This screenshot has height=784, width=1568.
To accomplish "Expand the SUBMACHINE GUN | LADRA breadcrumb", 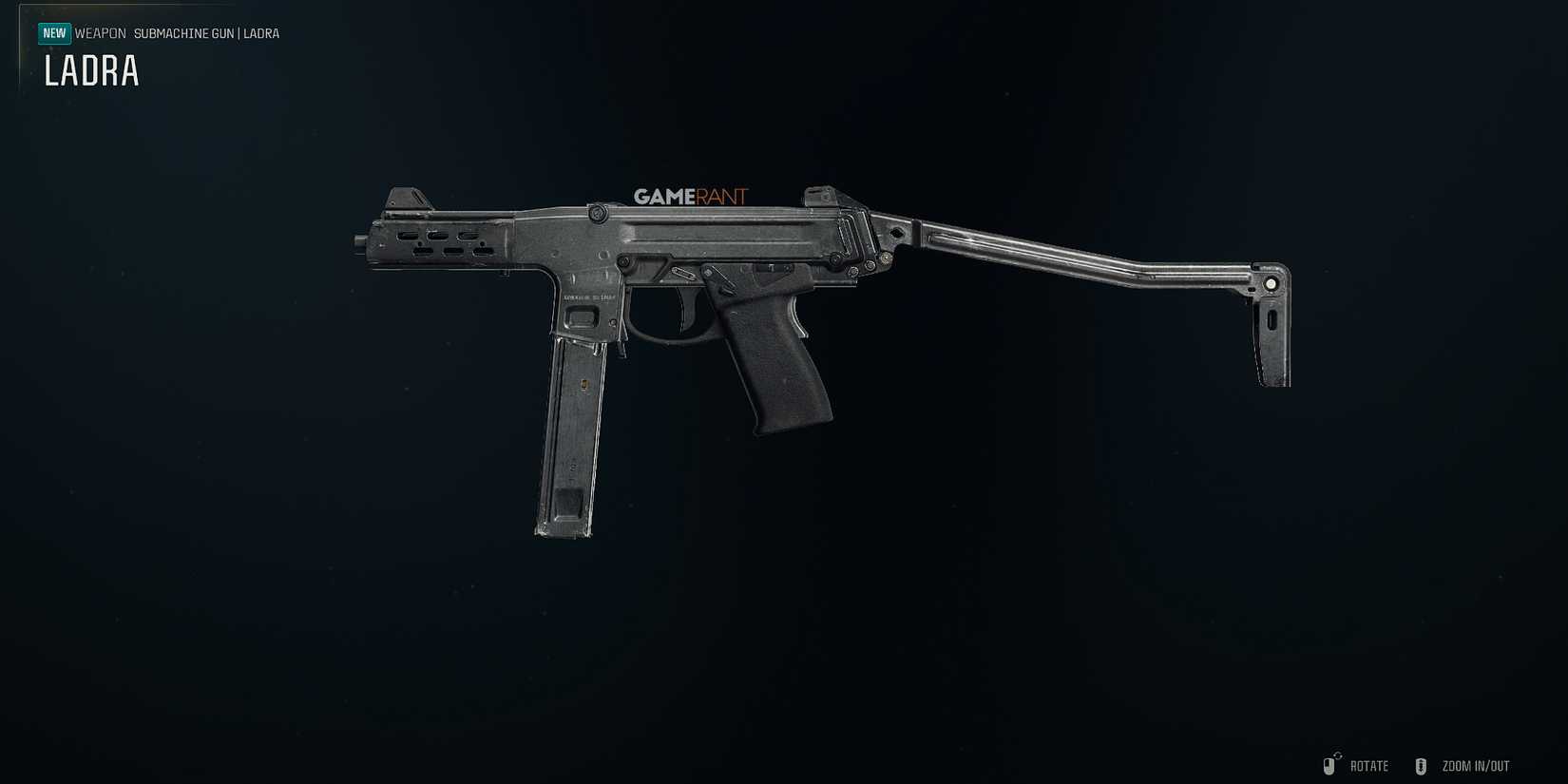I will (x=205, y=33).
